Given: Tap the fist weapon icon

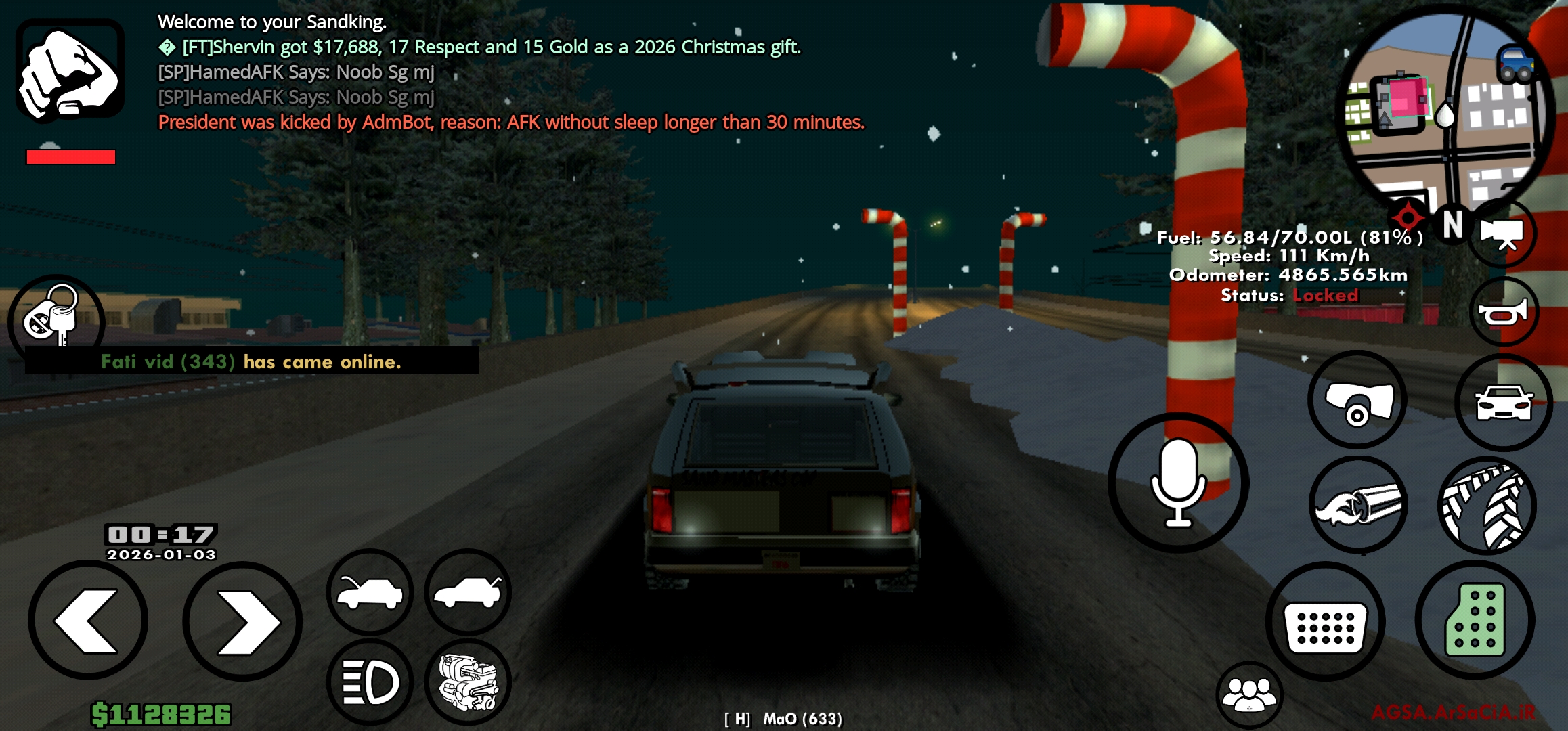Looking at the screenshot, I should coord(70,71).
